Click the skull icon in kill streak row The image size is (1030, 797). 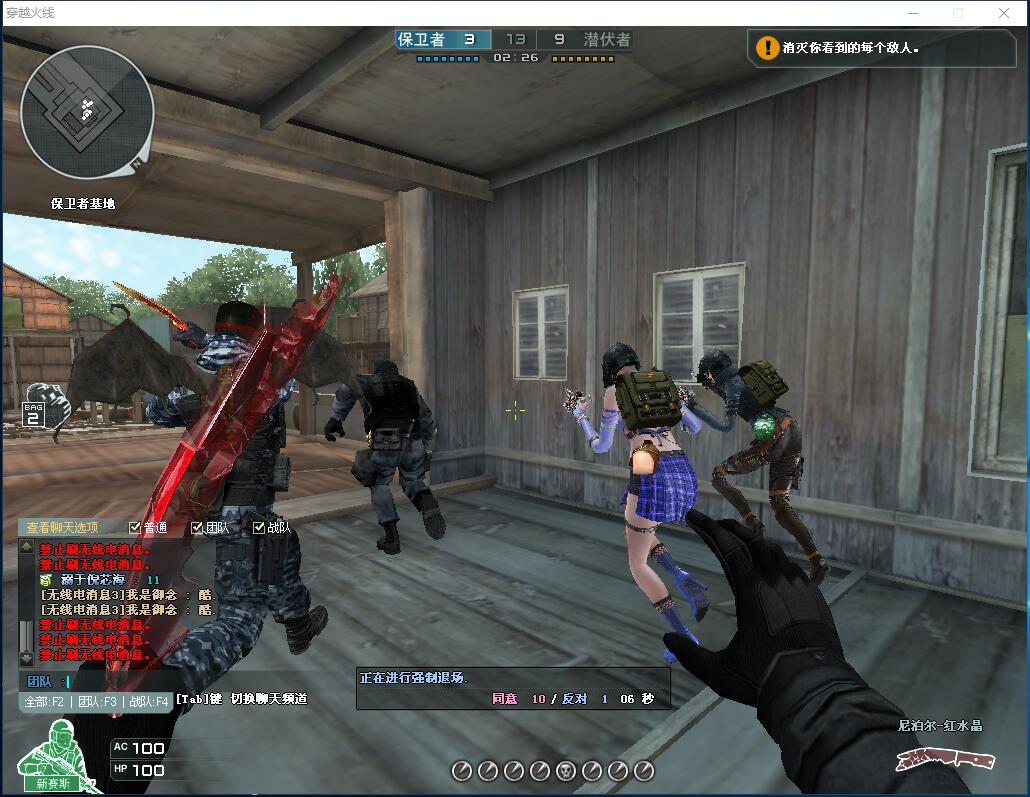[x=566, y=771]
